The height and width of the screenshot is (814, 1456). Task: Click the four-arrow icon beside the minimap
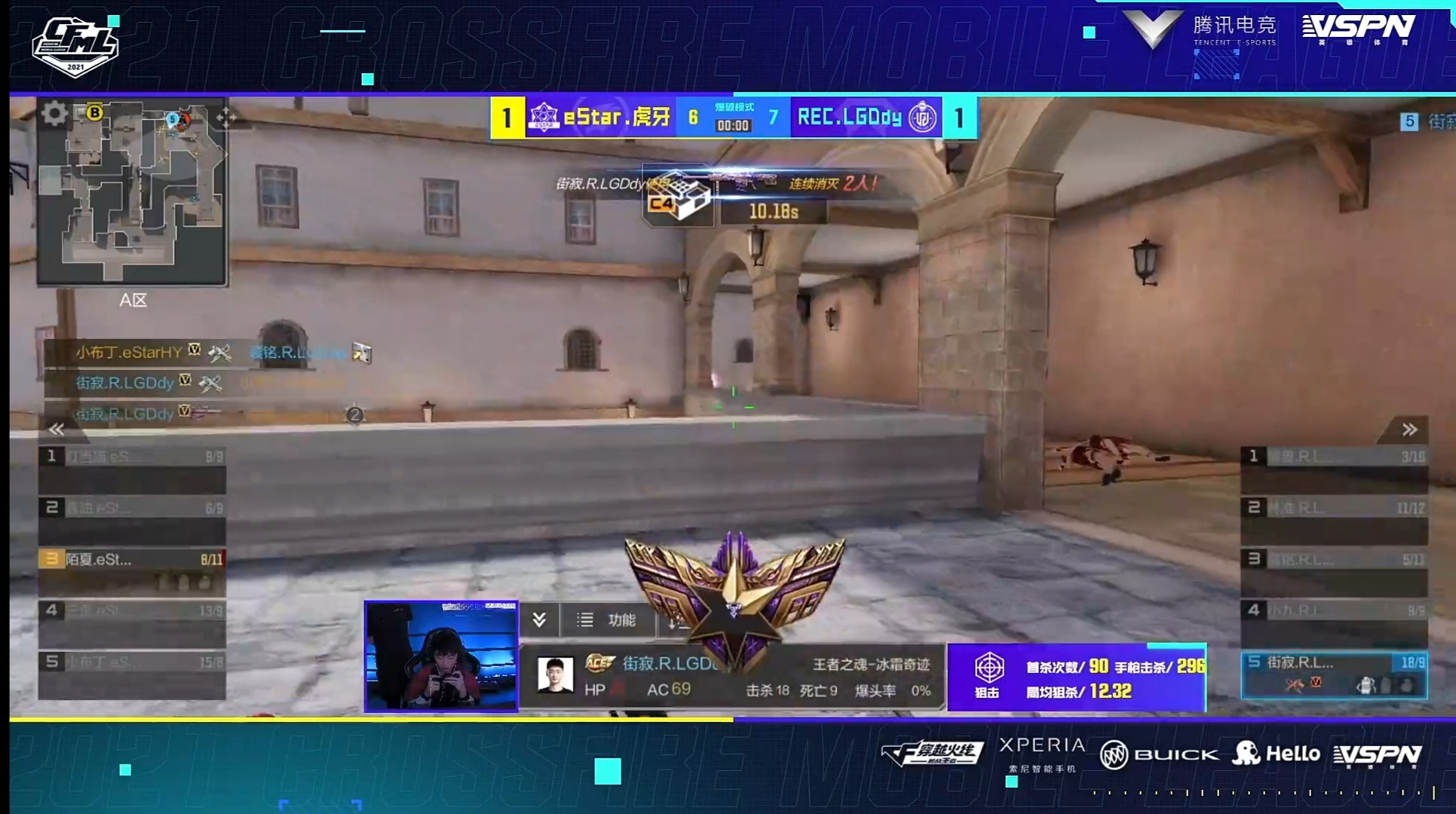pos(225,117)
